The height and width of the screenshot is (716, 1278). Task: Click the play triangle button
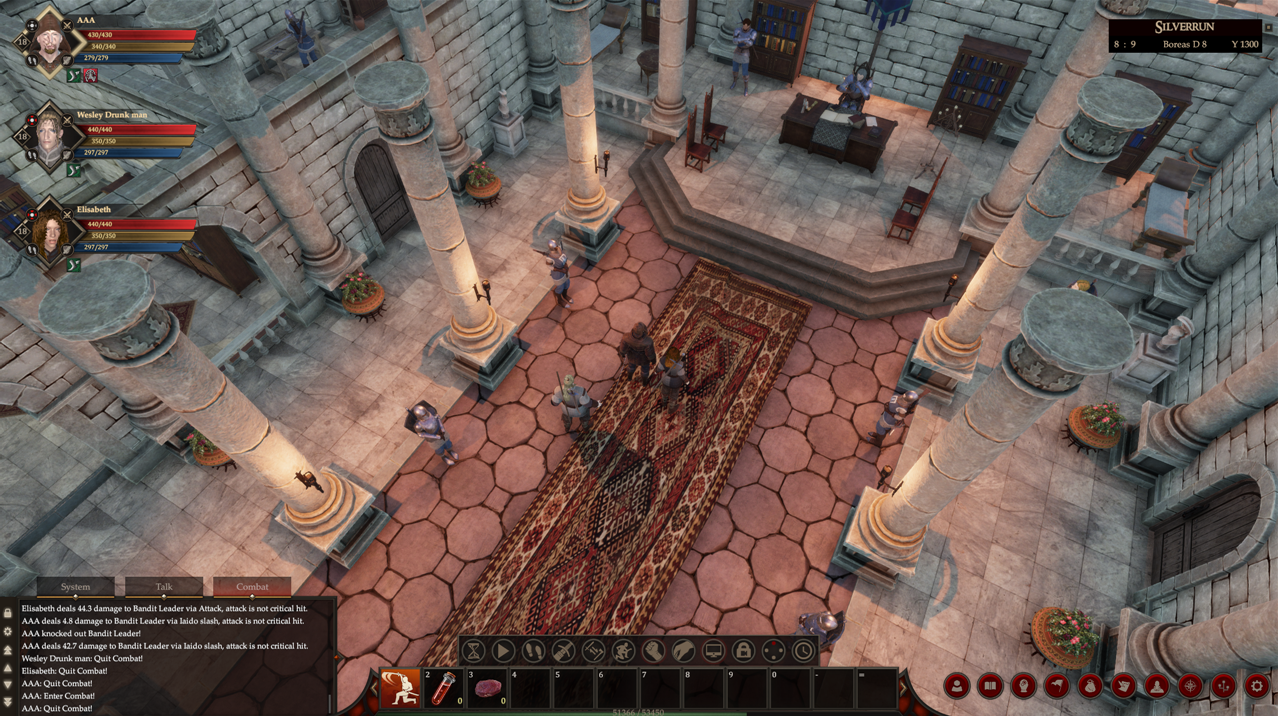coord(504,652)
